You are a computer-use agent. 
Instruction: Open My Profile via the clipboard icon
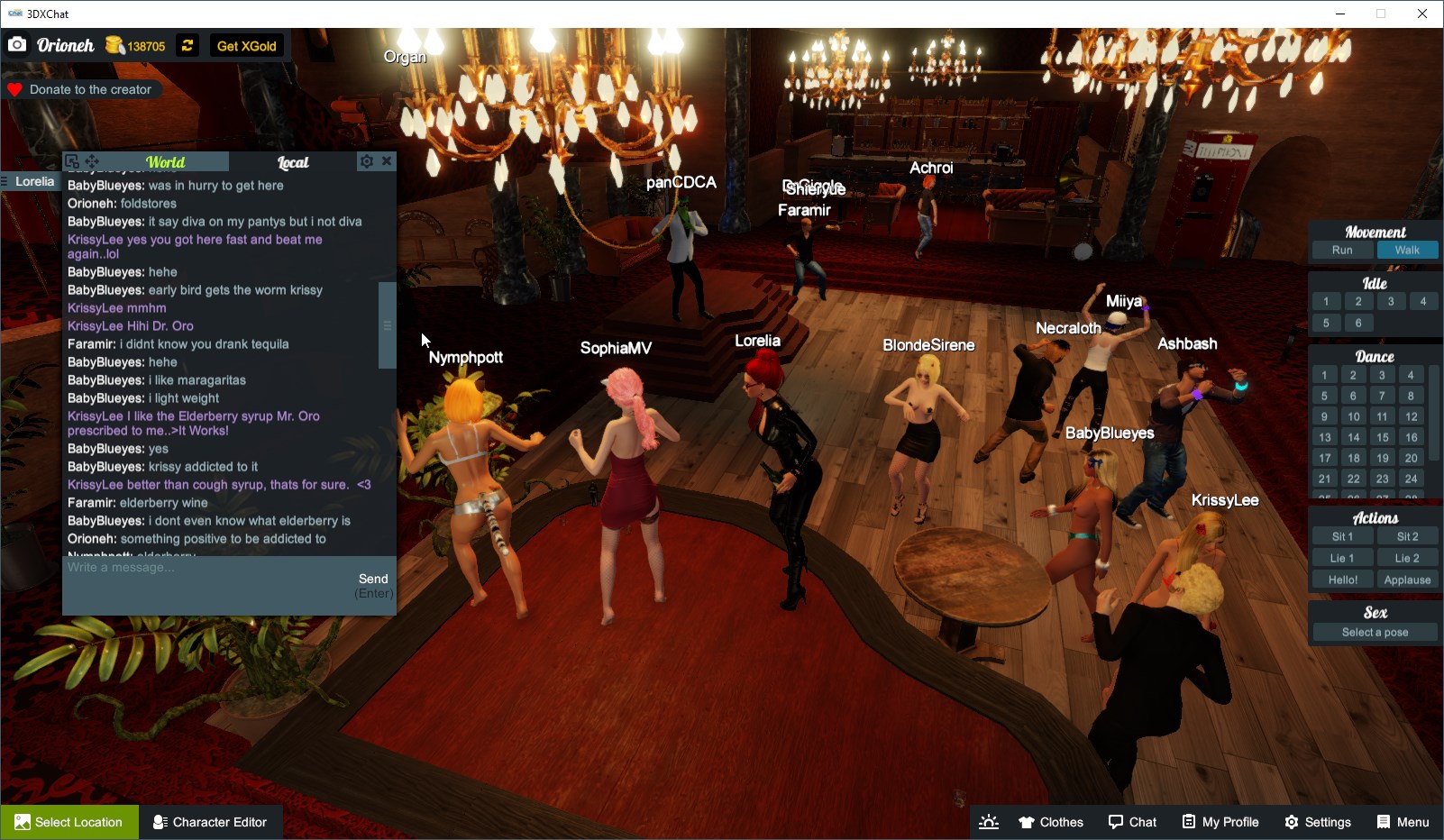pos(1220,821)
